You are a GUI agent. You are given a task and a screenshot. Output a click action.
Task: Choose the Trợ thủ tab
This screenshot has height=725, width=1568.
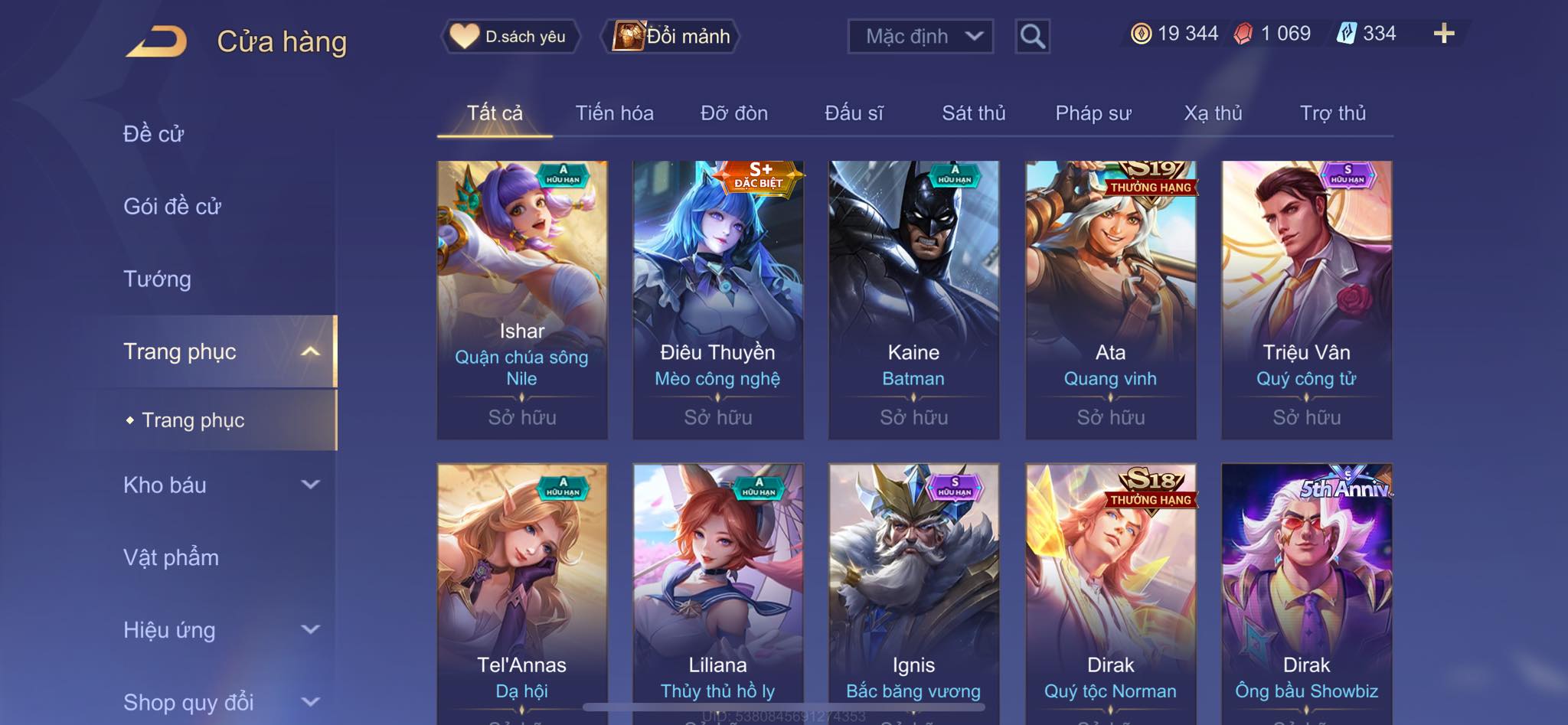tap(1332, 113)
